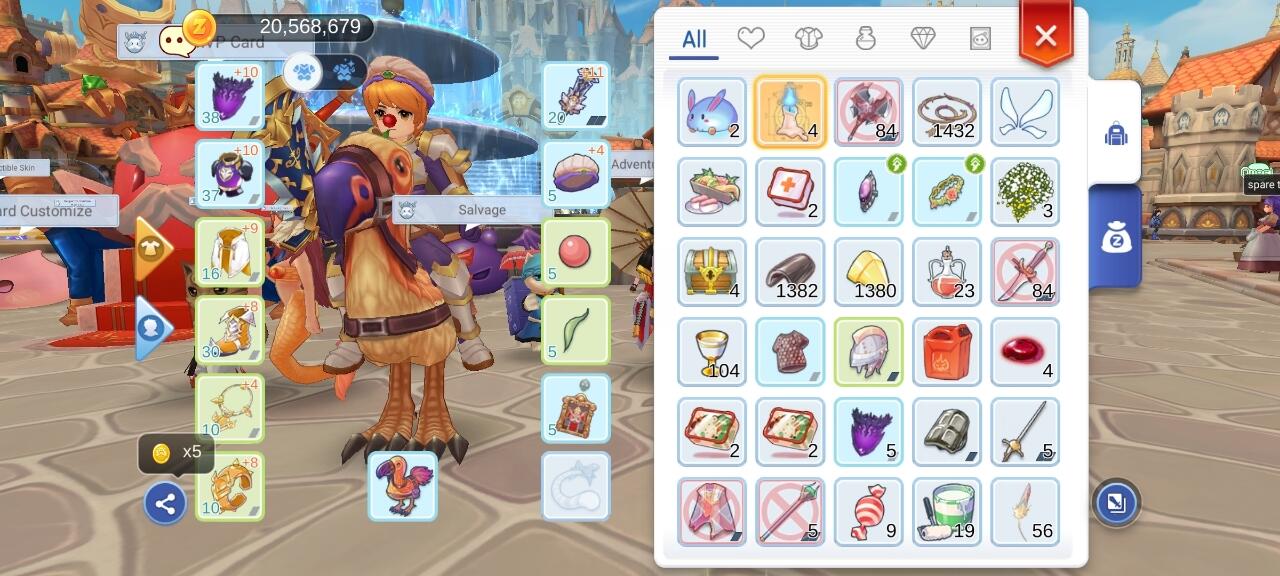Image resolution: width=1280 pixels, height=576 pixels.
Task: Select the red potion flask stack
Action: (947, 272)
